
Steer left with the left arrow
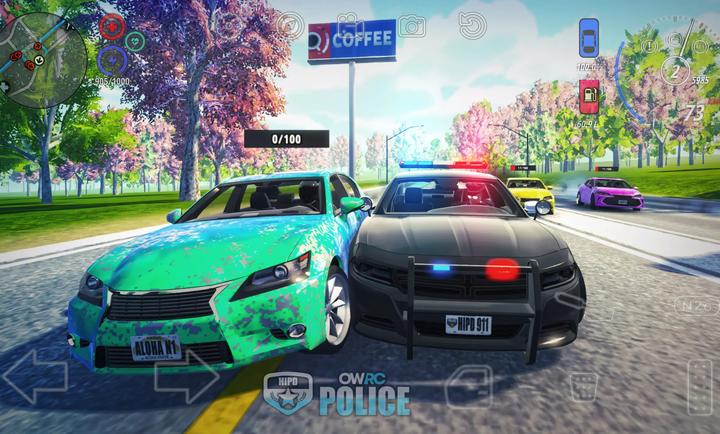(x=34, y=376)
